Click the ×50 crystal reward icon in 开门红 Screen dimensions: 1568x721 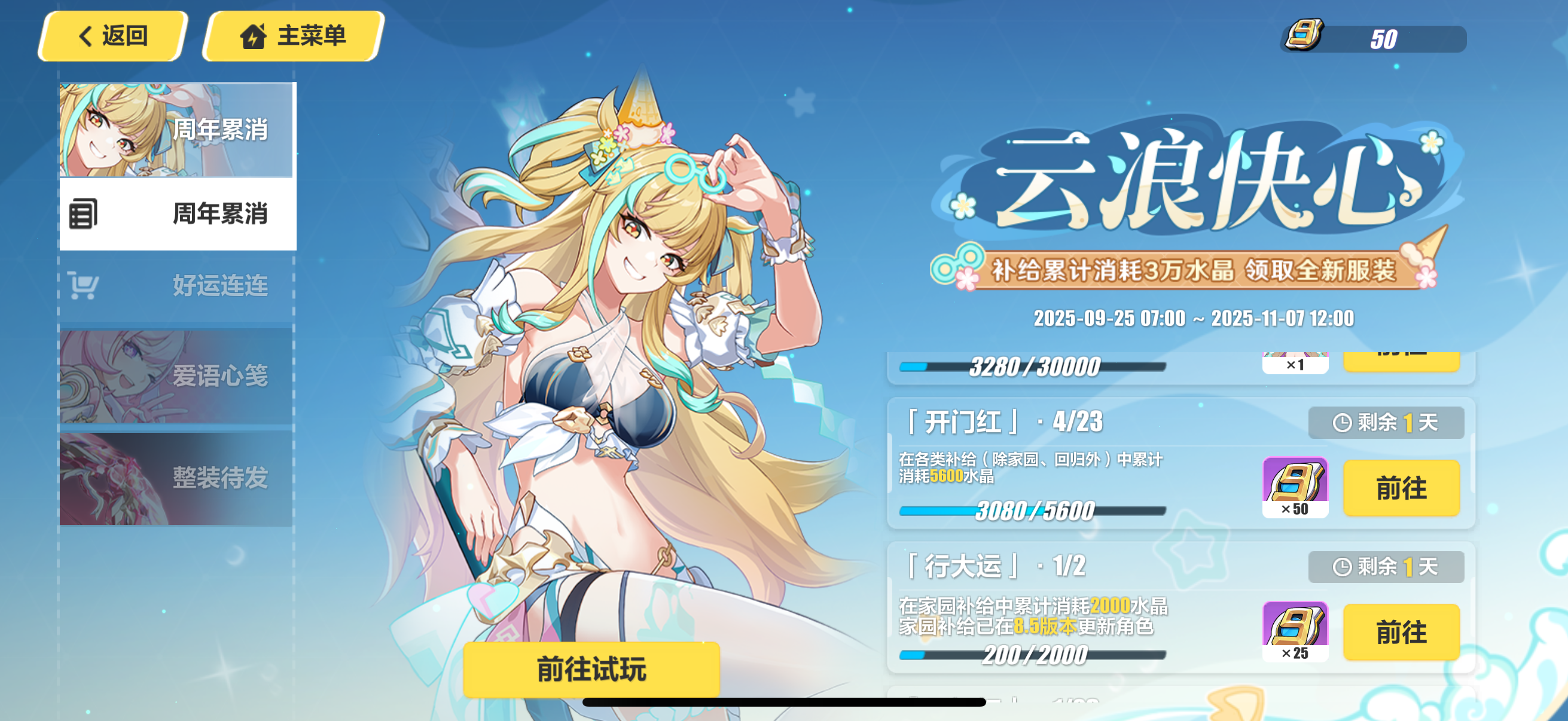[x=1297, y=486]
